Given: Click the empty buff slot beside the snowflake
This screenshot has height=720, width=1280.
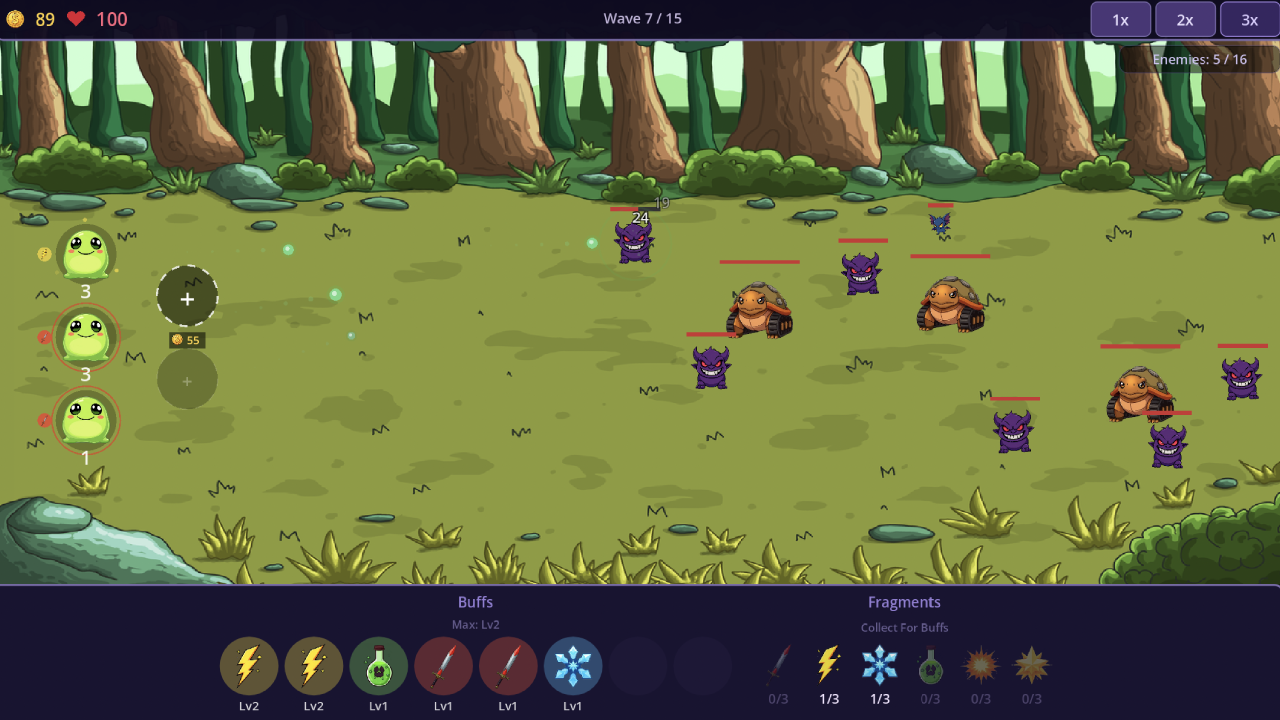Looking at the screenshot, I should (x=637, y=665).
